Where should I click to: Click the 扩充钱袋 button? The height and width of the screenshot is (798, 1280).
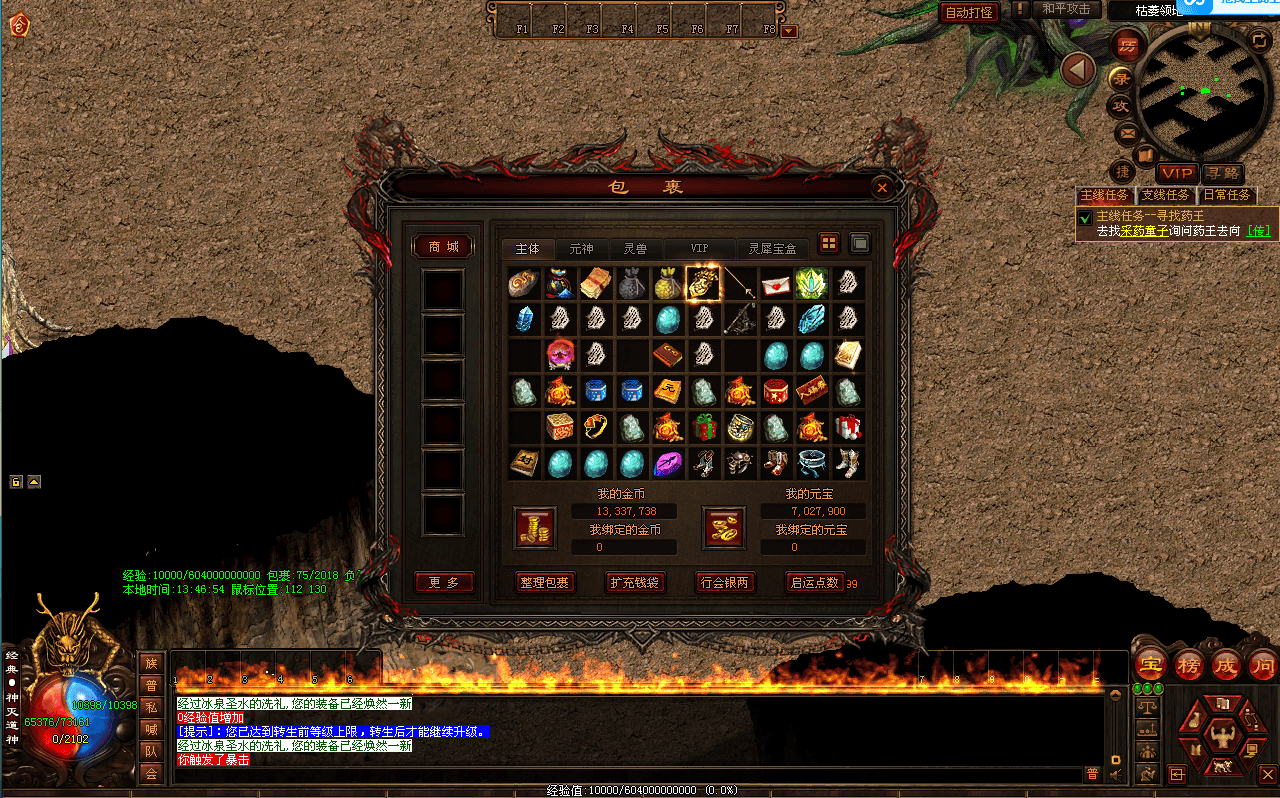point(635,583)
